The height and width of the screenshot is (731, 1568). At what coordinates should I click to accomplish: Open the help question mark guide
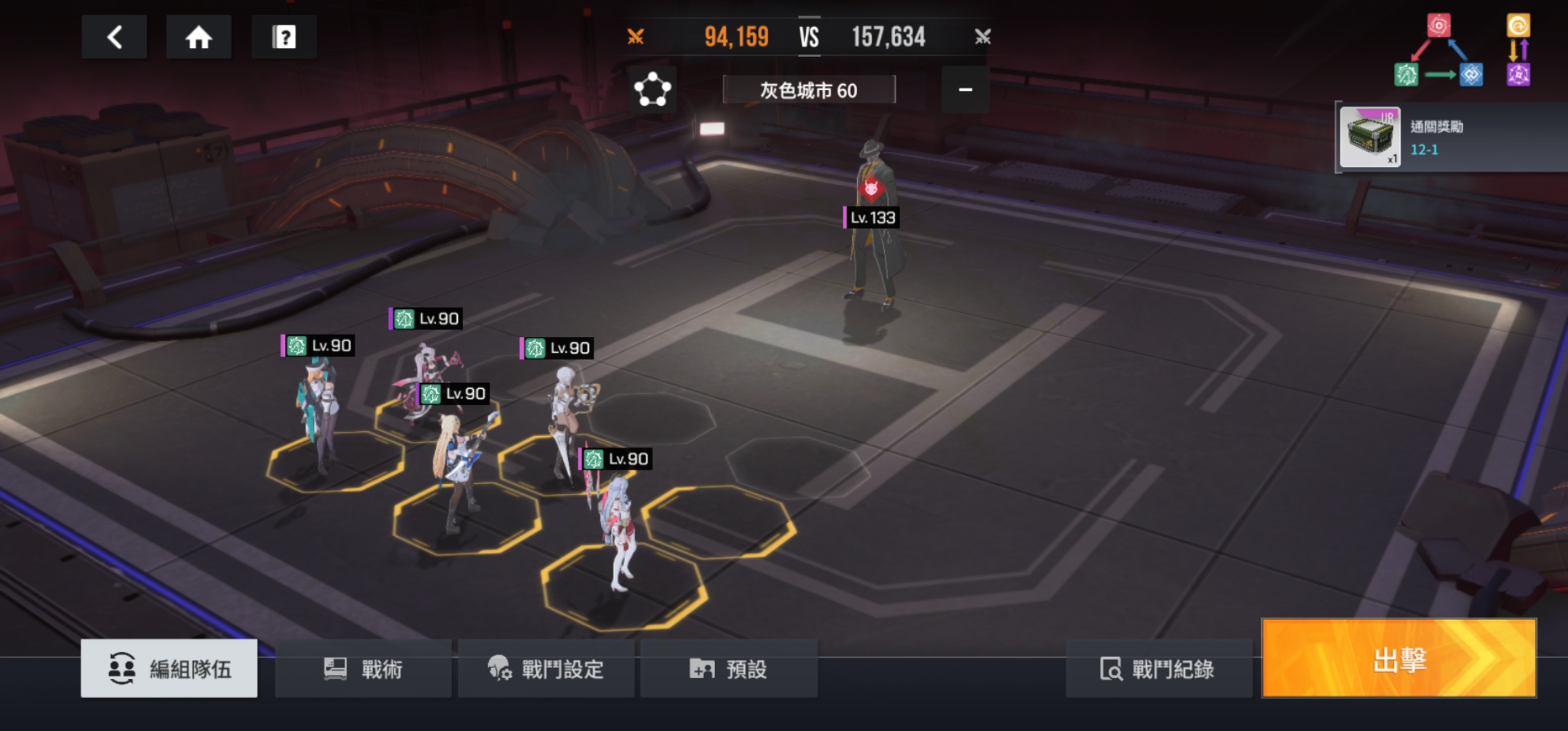coord(284,37)
